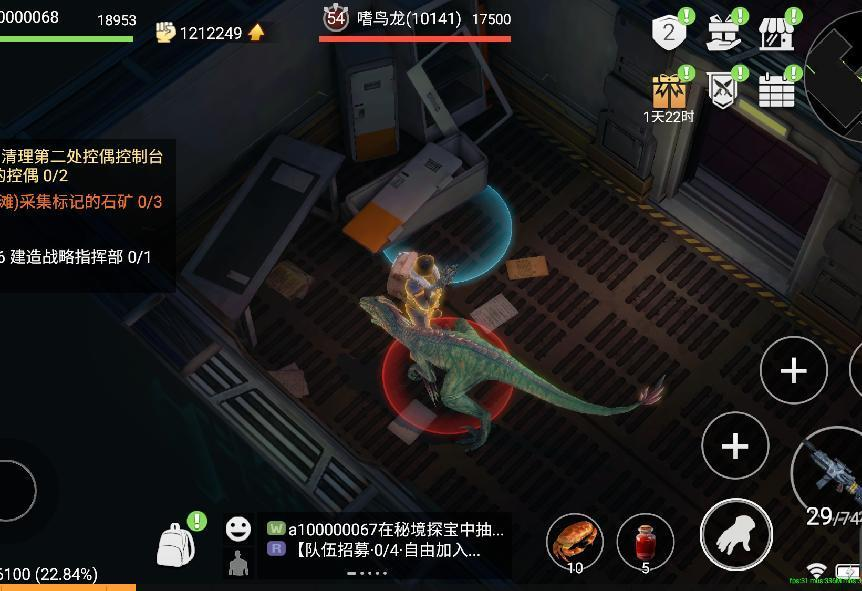Tap the hand interact button
The height and width of the screenshot is (591, 862).
pos(736,535)
